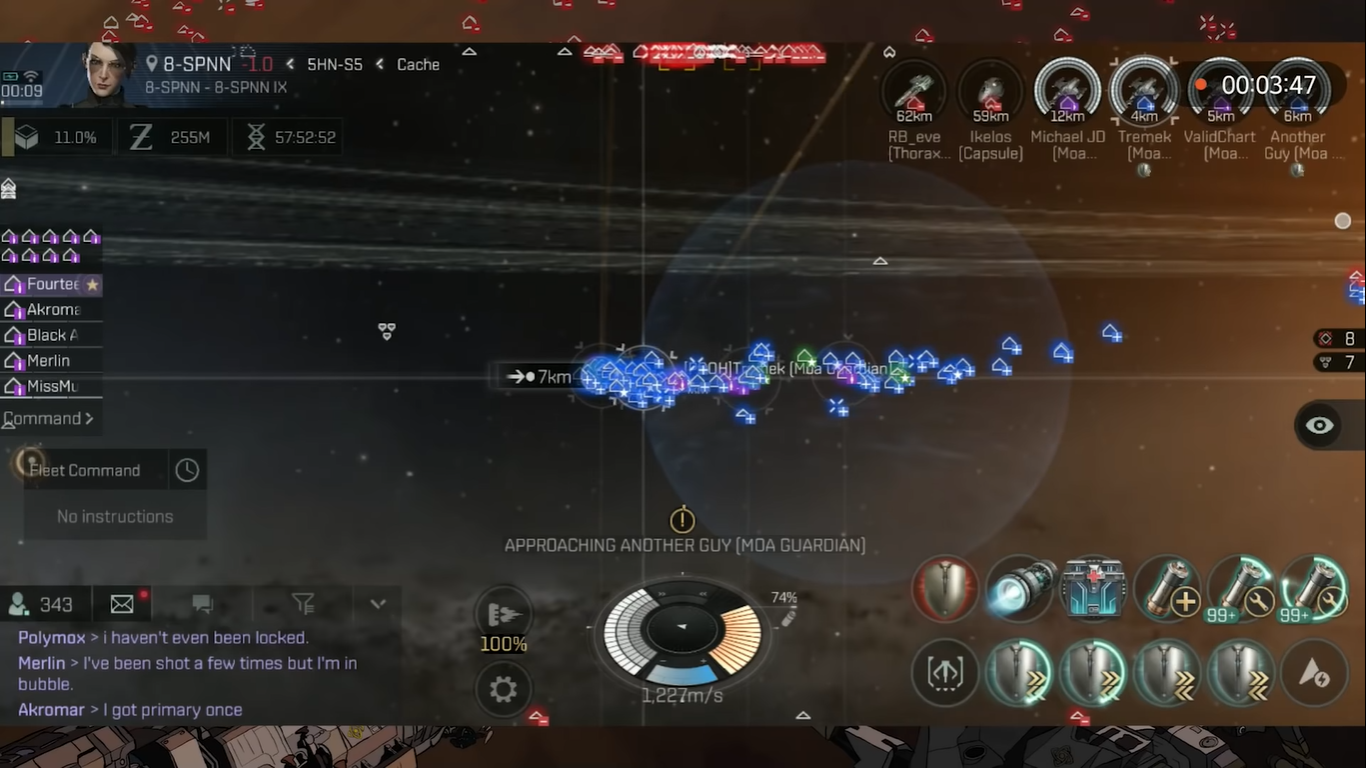Activate the medical crate repair module
Viewport: 1366px width, 768px height.
(1094, 588)
